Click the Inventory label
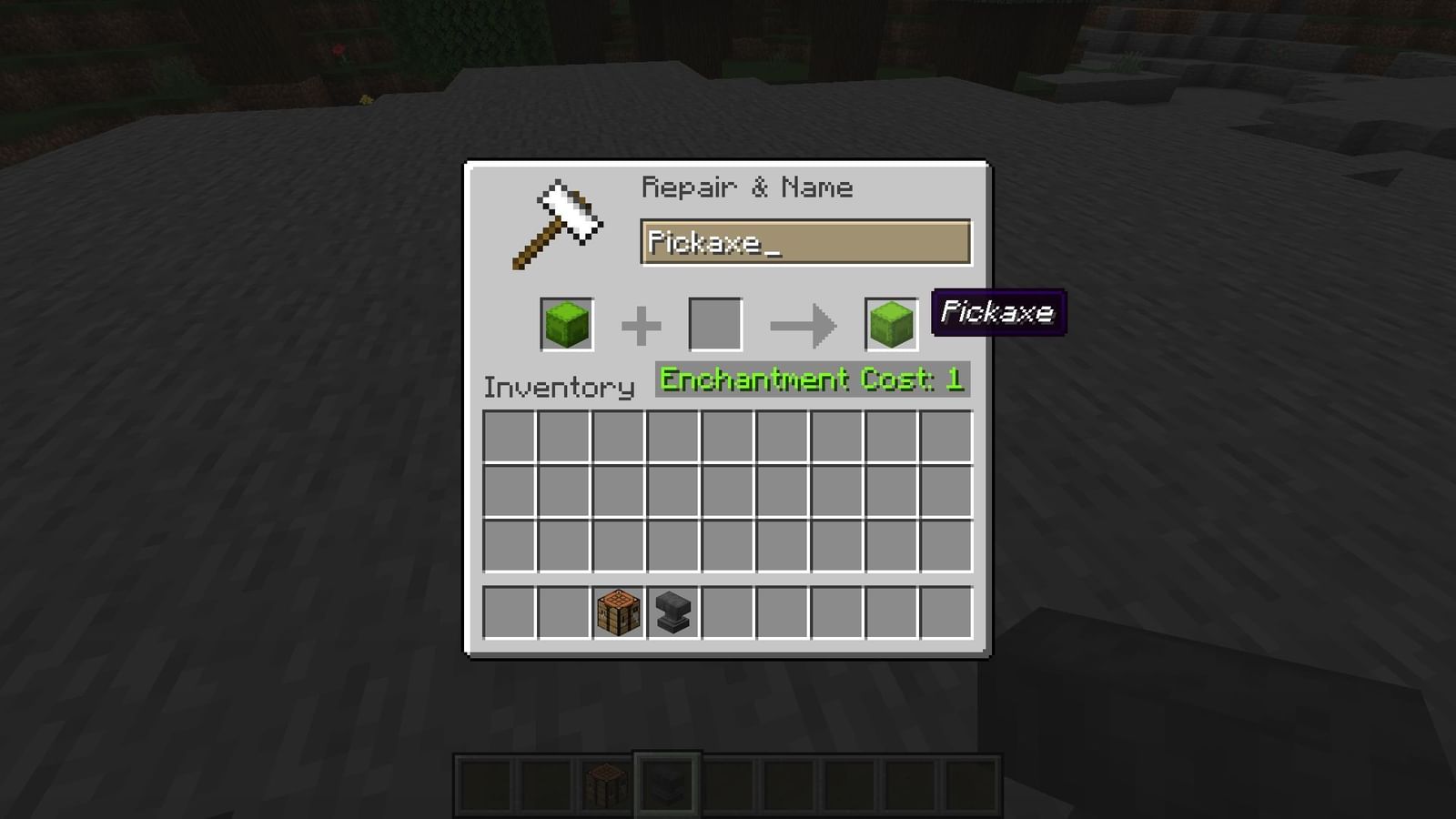Viewport: 1456px width, 819px height. tap(558, 387)
